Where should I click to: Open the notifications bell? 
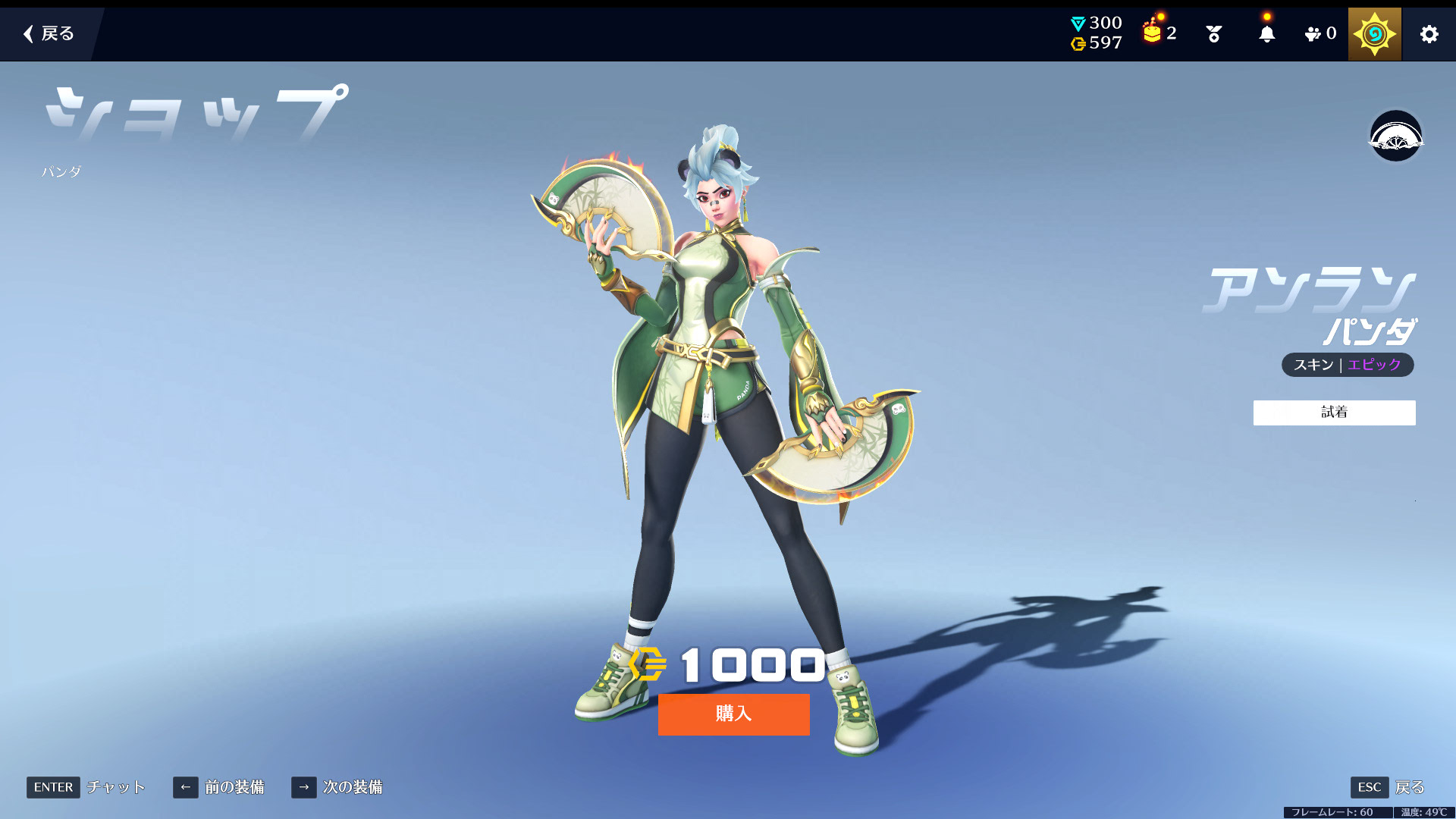click(x=1266, y=34)
